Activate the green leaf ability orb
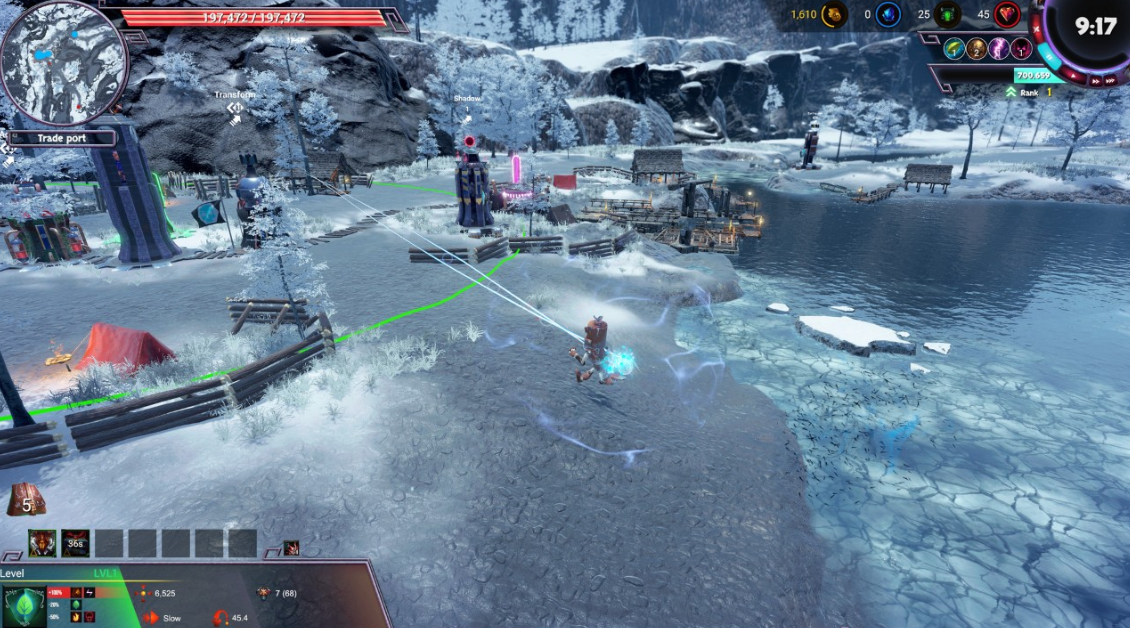Image resolution: width=1130 pixels, height=628 pixels. tap(954, 49)
